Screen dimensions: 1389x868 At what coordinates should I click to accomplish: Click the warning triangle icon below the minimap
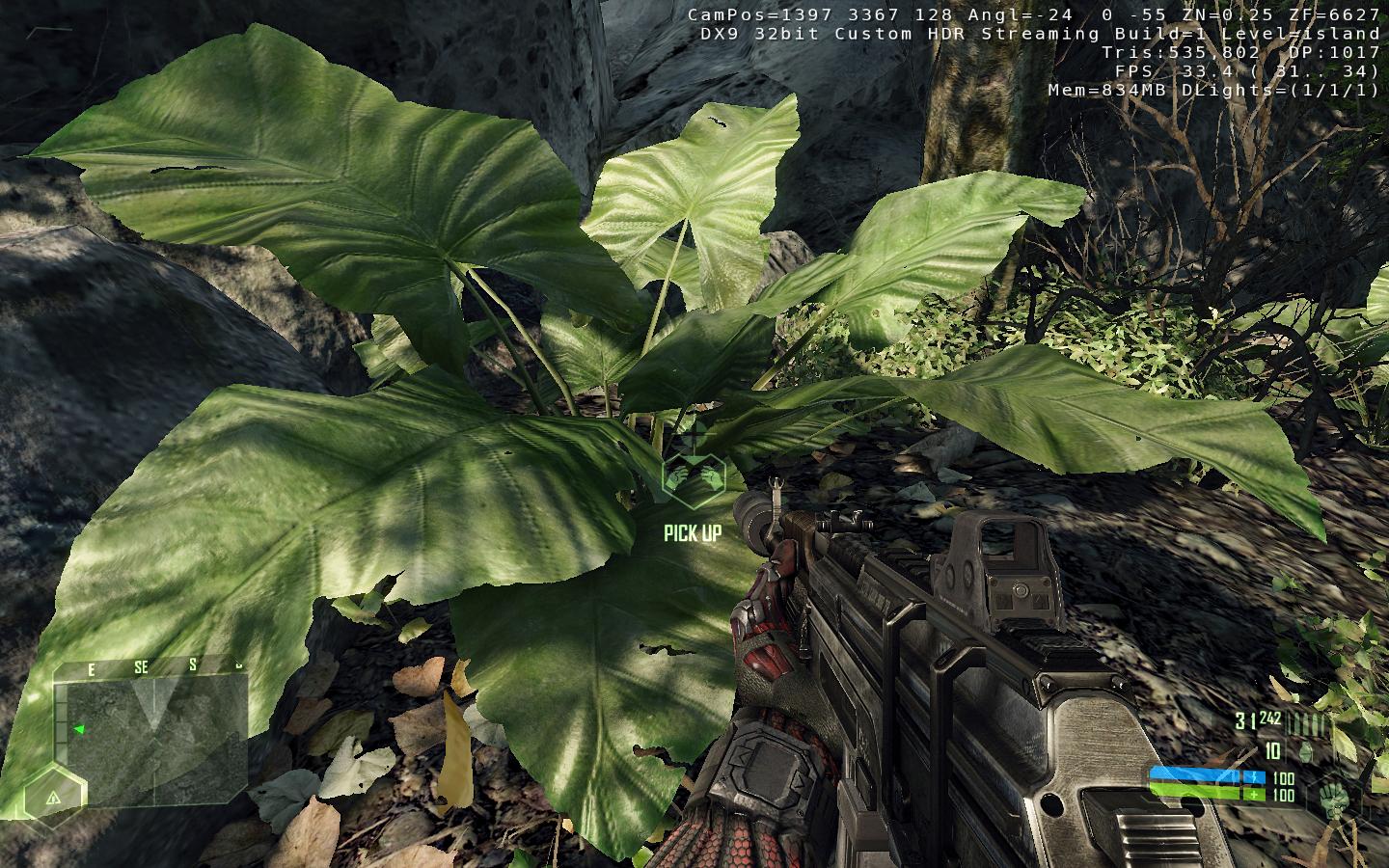pos(53,800)
